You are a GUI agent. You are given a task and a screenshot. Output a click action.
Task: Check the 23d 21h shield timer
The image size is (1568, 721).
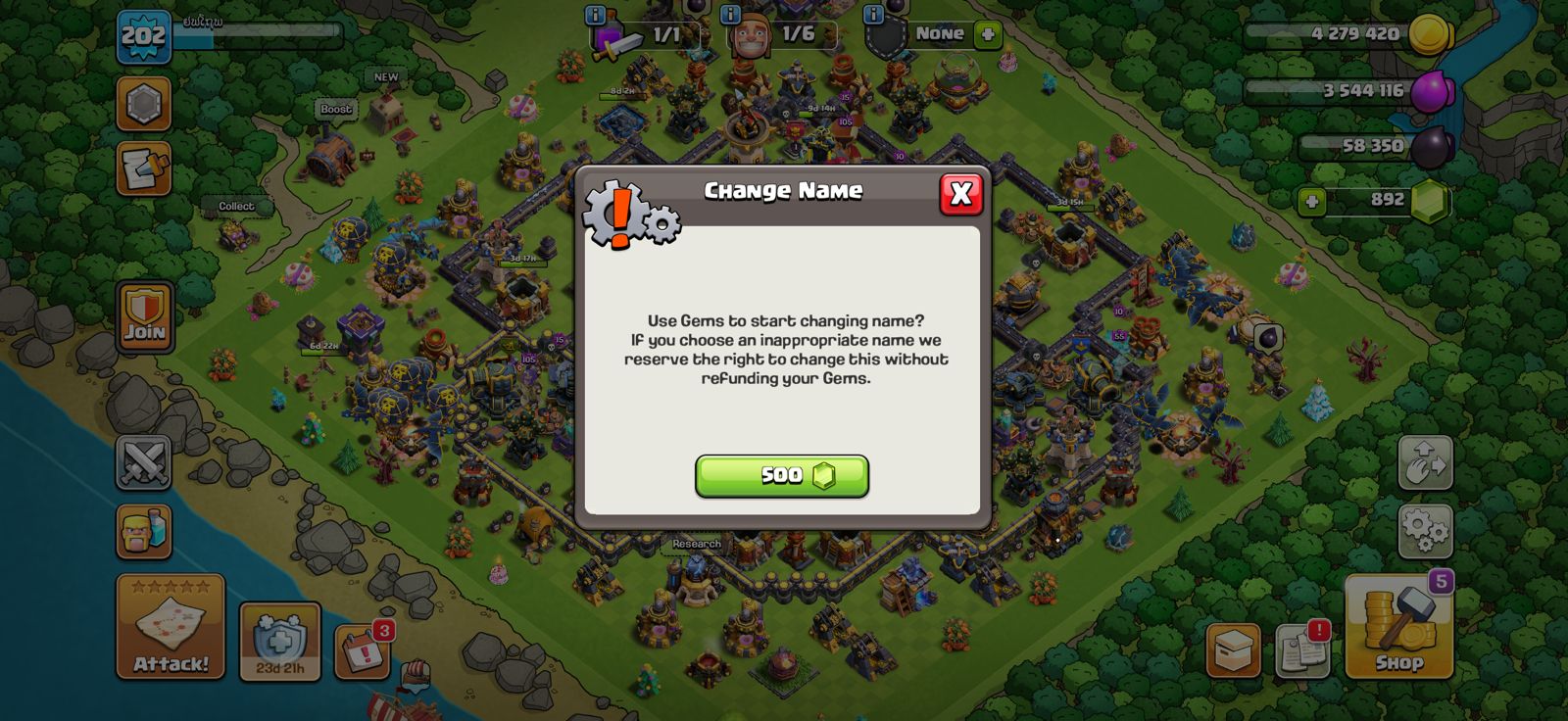278,642
